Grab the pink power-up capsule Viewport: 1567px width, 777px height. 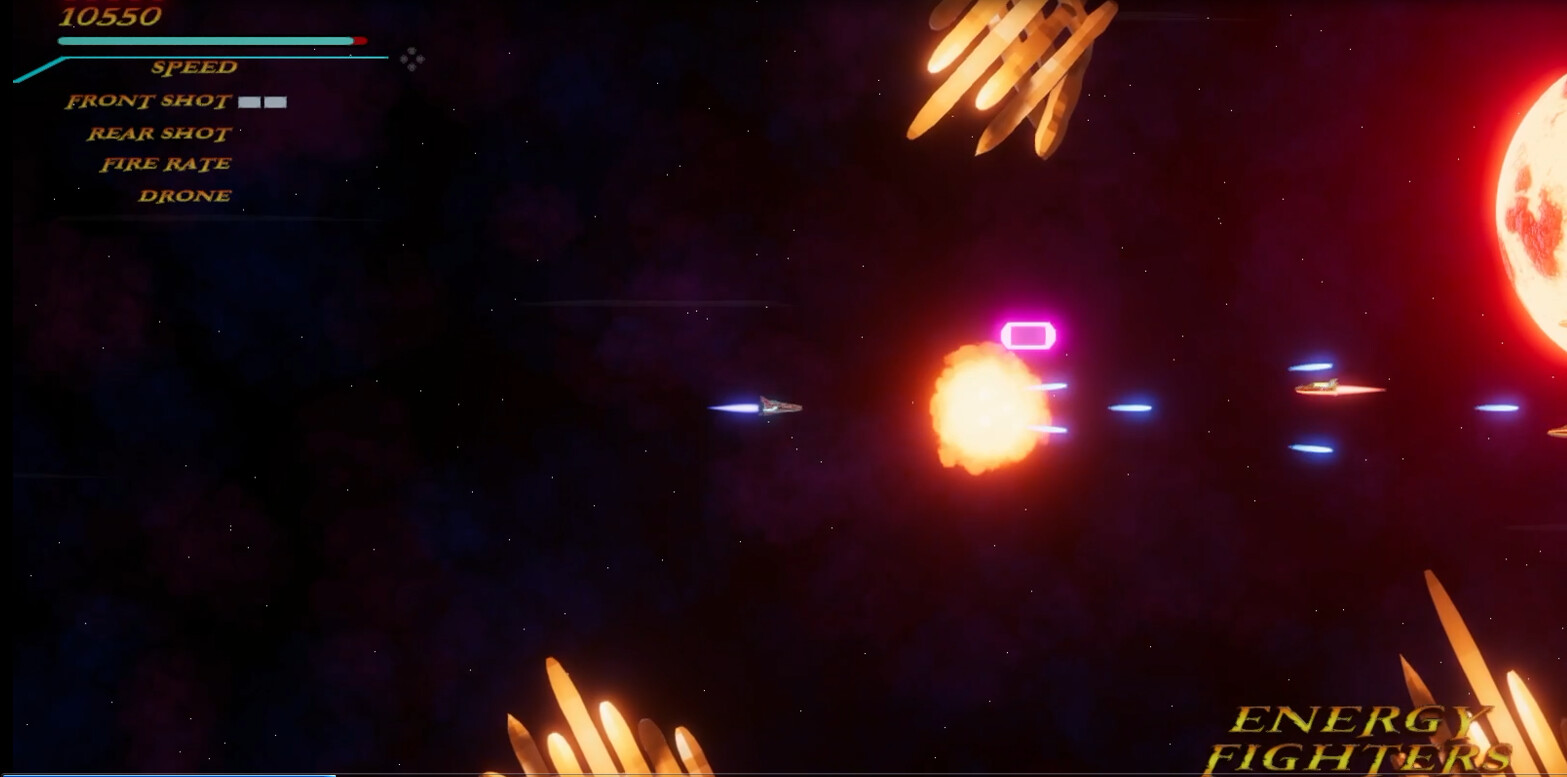pos(1030,333)
